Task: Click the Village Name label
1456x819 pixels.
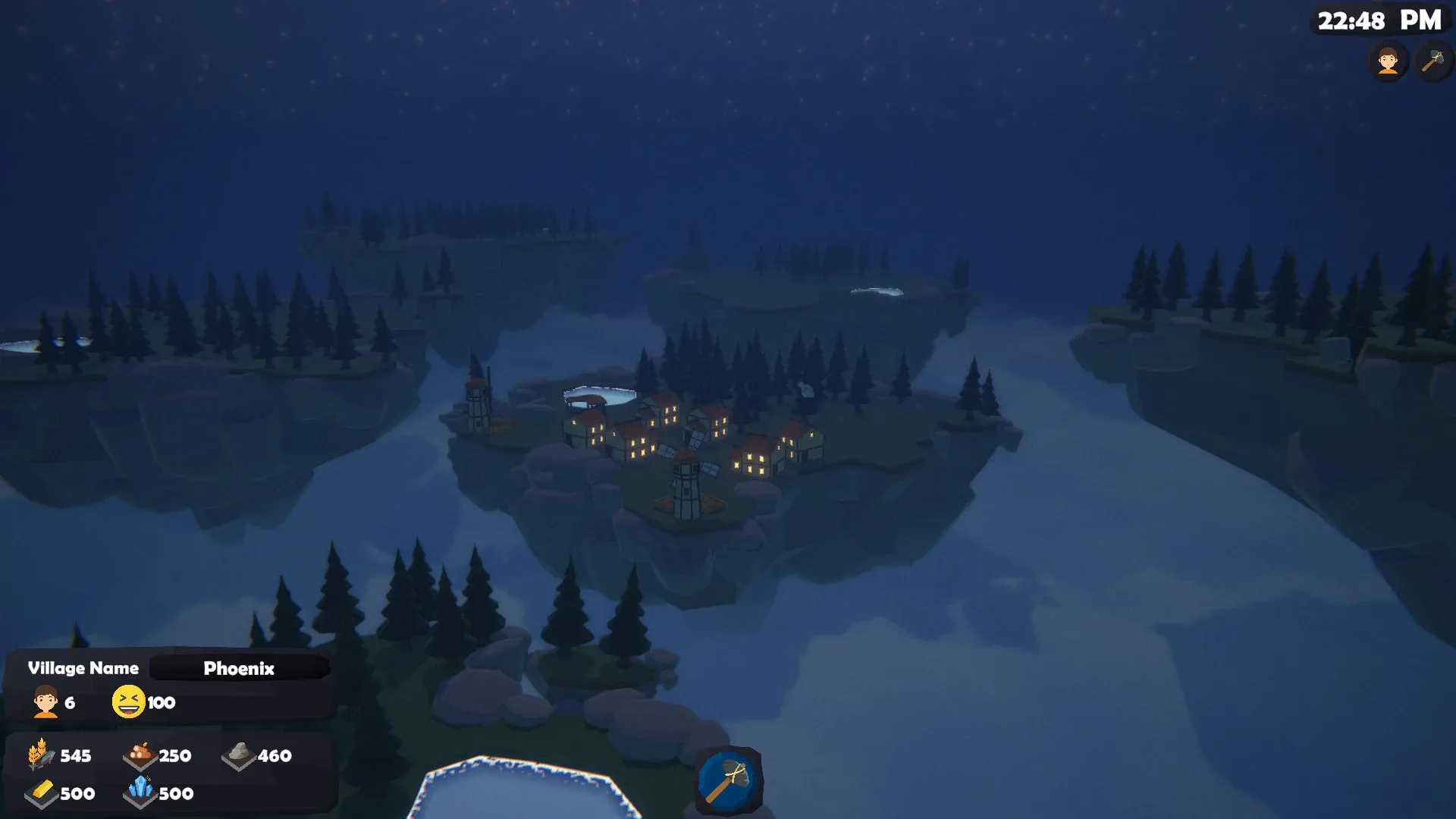Action: coord(82,667)
